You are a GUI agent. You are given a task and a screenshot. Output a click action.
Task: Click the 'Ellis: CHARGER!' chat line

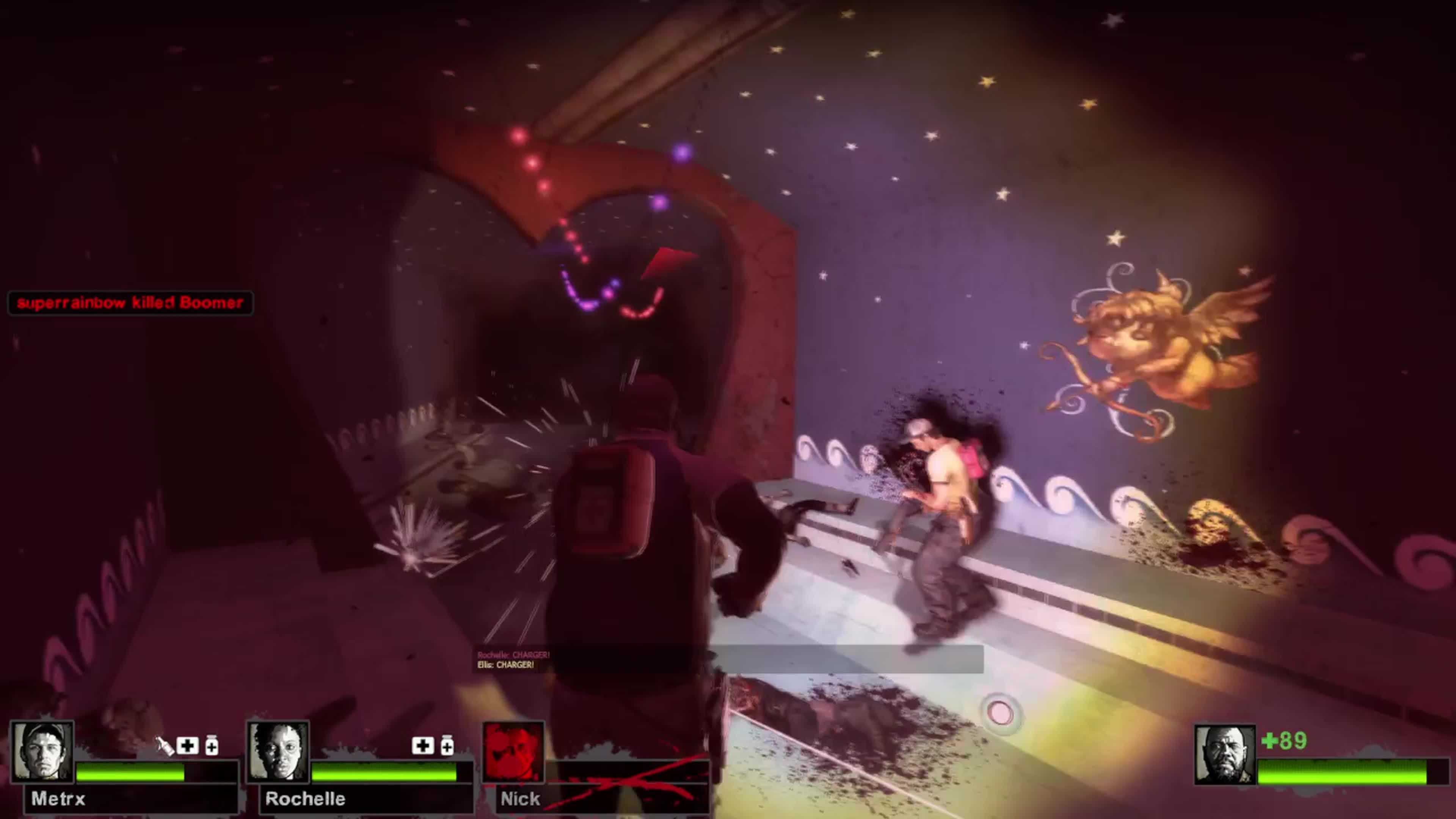505,665
